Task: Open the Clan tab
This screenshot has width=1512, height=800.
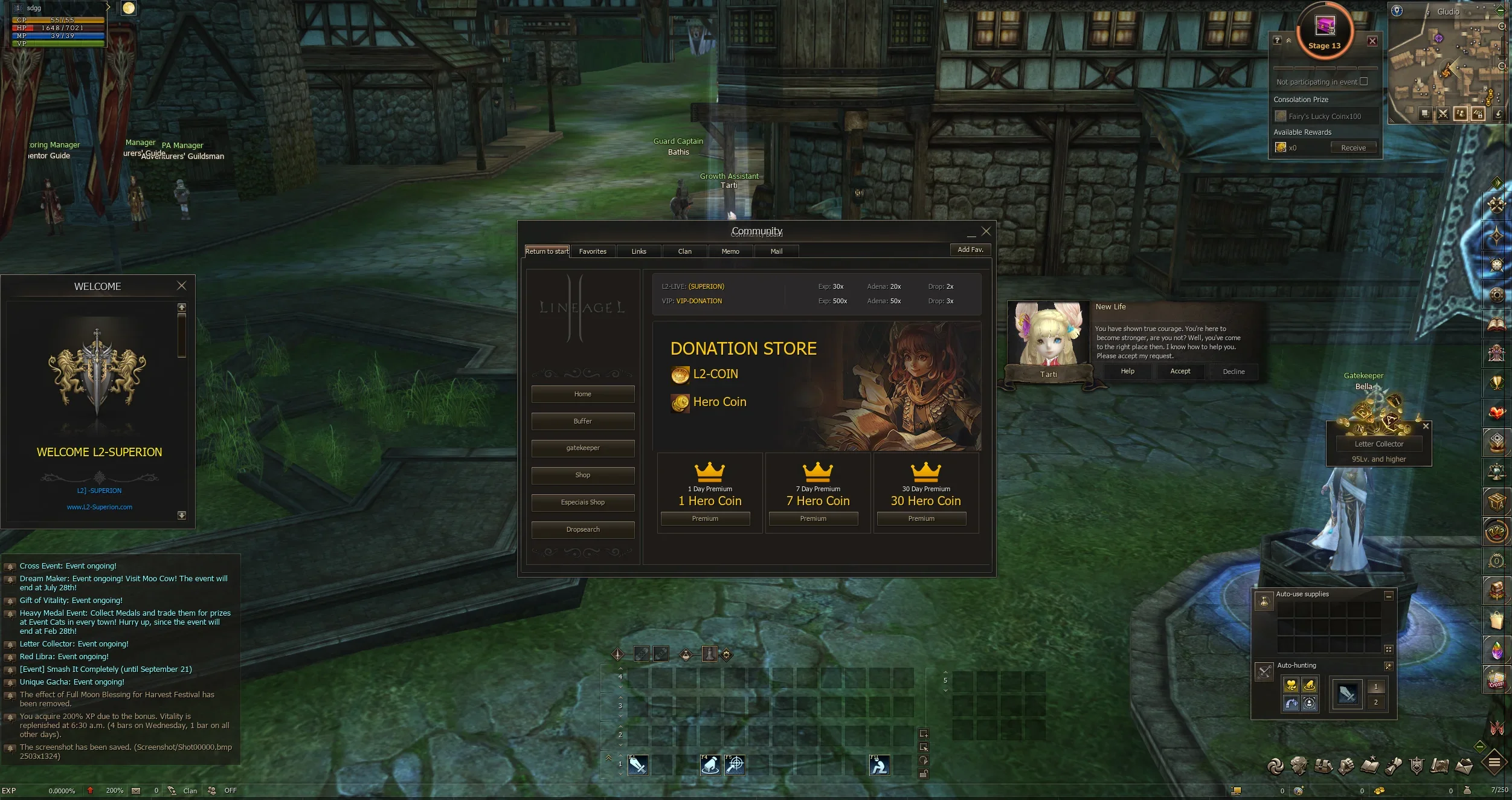Action: (684, 251)
